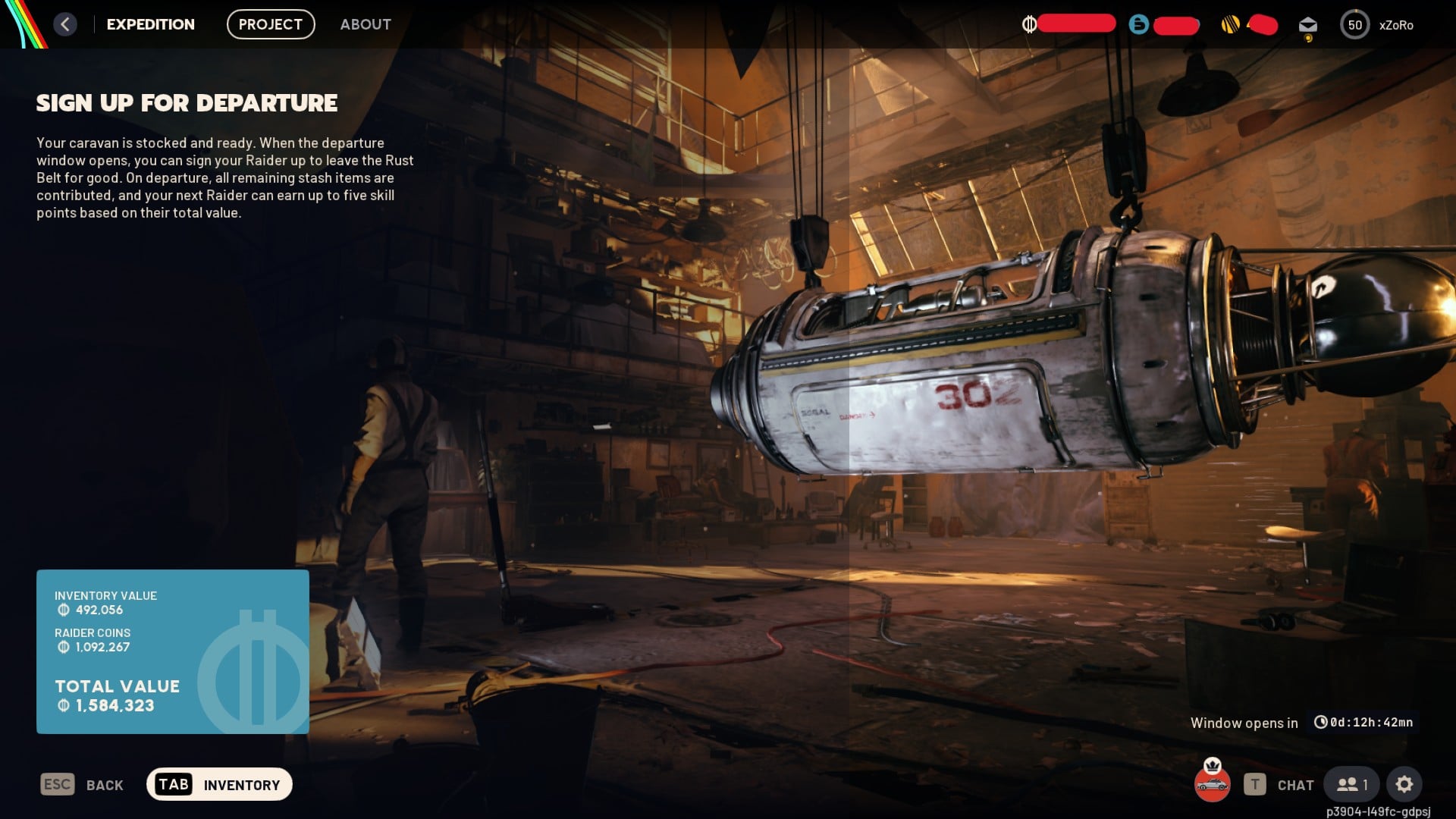Collapse view with the back chevron
Viewport: 1456px width, 819px height.
coord(65,24)
